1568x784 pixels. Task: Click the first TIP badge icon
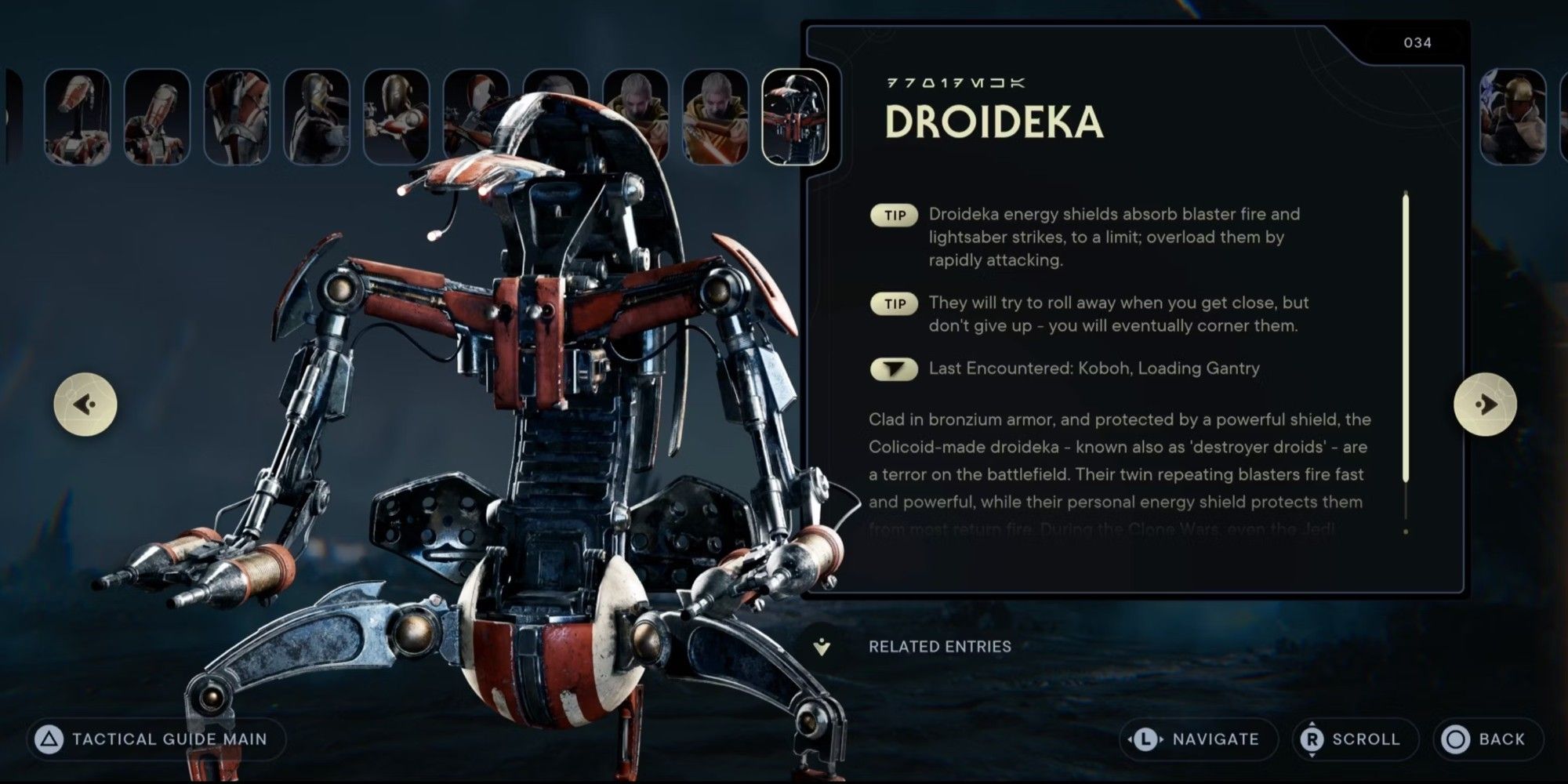894,214
